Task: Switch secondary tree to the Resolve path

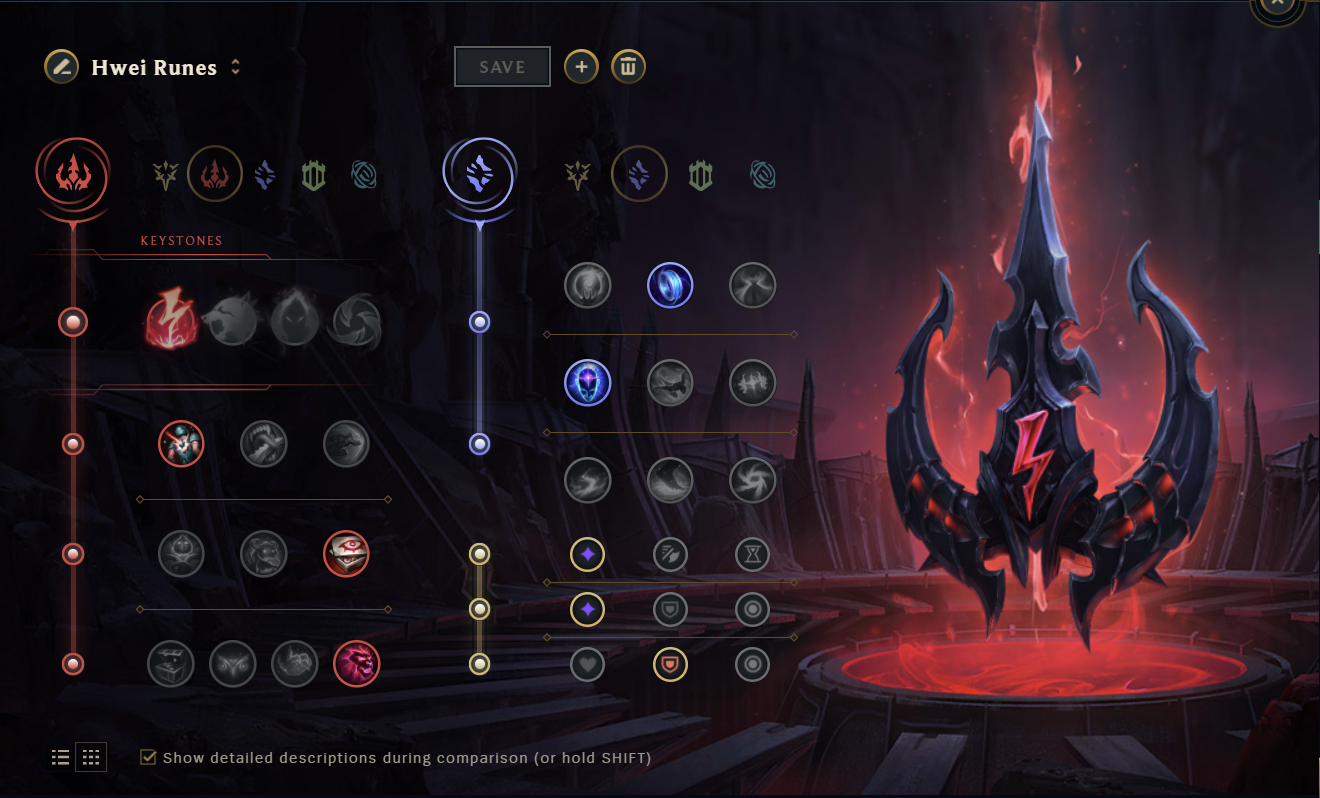Action: (700, 173)
